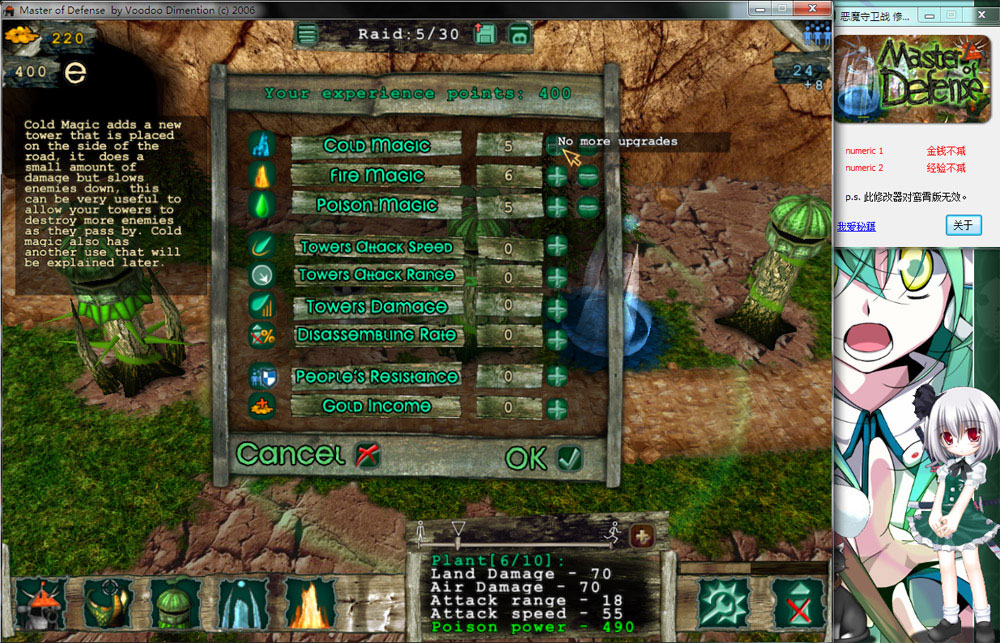Screen dimensions: 1000x643
Task: Click the tower disassemble red X button
Action: (798, 604)
